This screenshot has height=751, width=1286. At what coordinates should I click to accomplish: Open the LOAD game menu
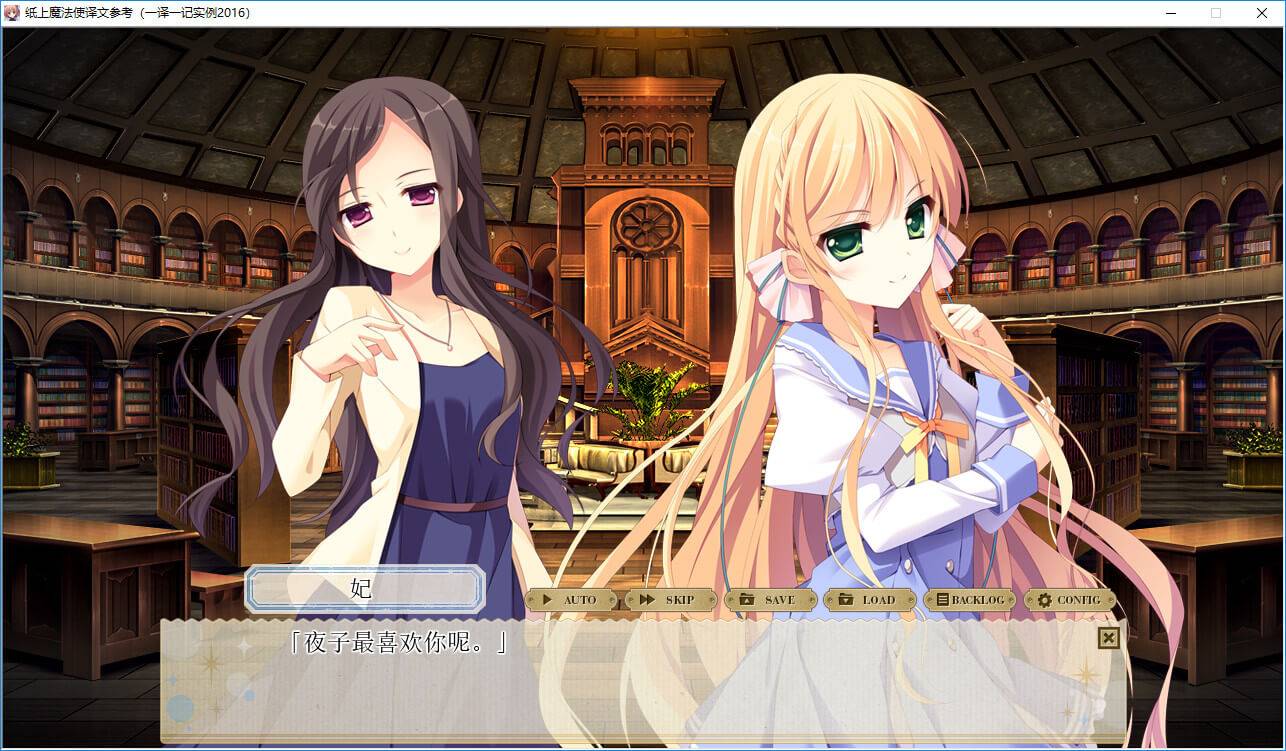[x=868, y=600]
